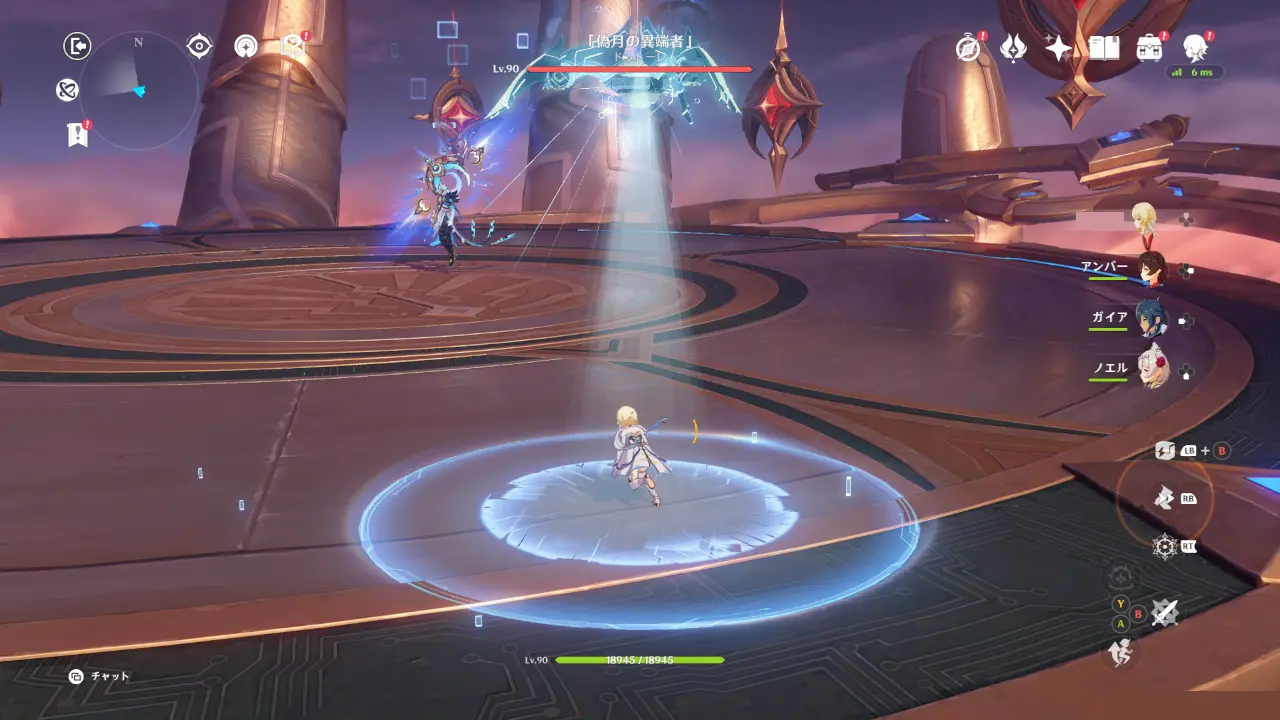
Task: Switch to party member ガイア
Action: pyautogui.click(x=1152, y=319)
